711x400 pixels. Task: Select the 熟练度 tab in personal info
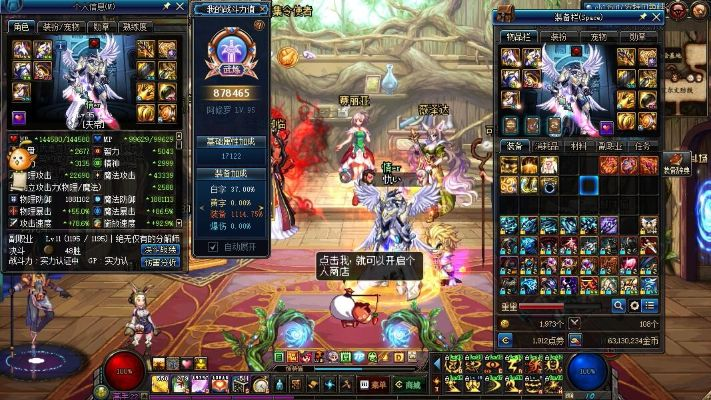[x=135, y=27]
